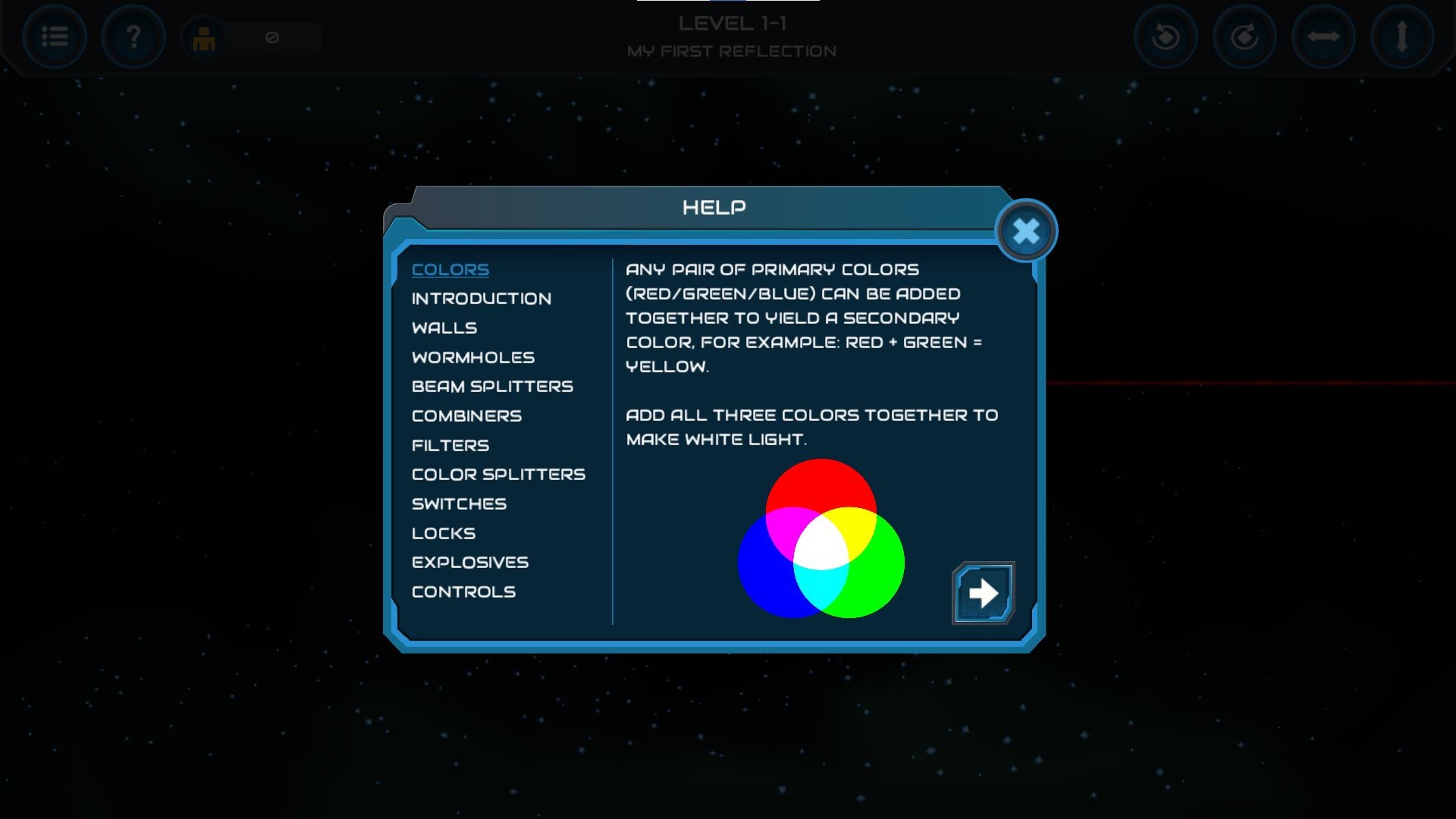This screenshot has height=819, width=1456.
Task: Open the level selection list icon
Action: pyautogui.click(x=55, y=38)
